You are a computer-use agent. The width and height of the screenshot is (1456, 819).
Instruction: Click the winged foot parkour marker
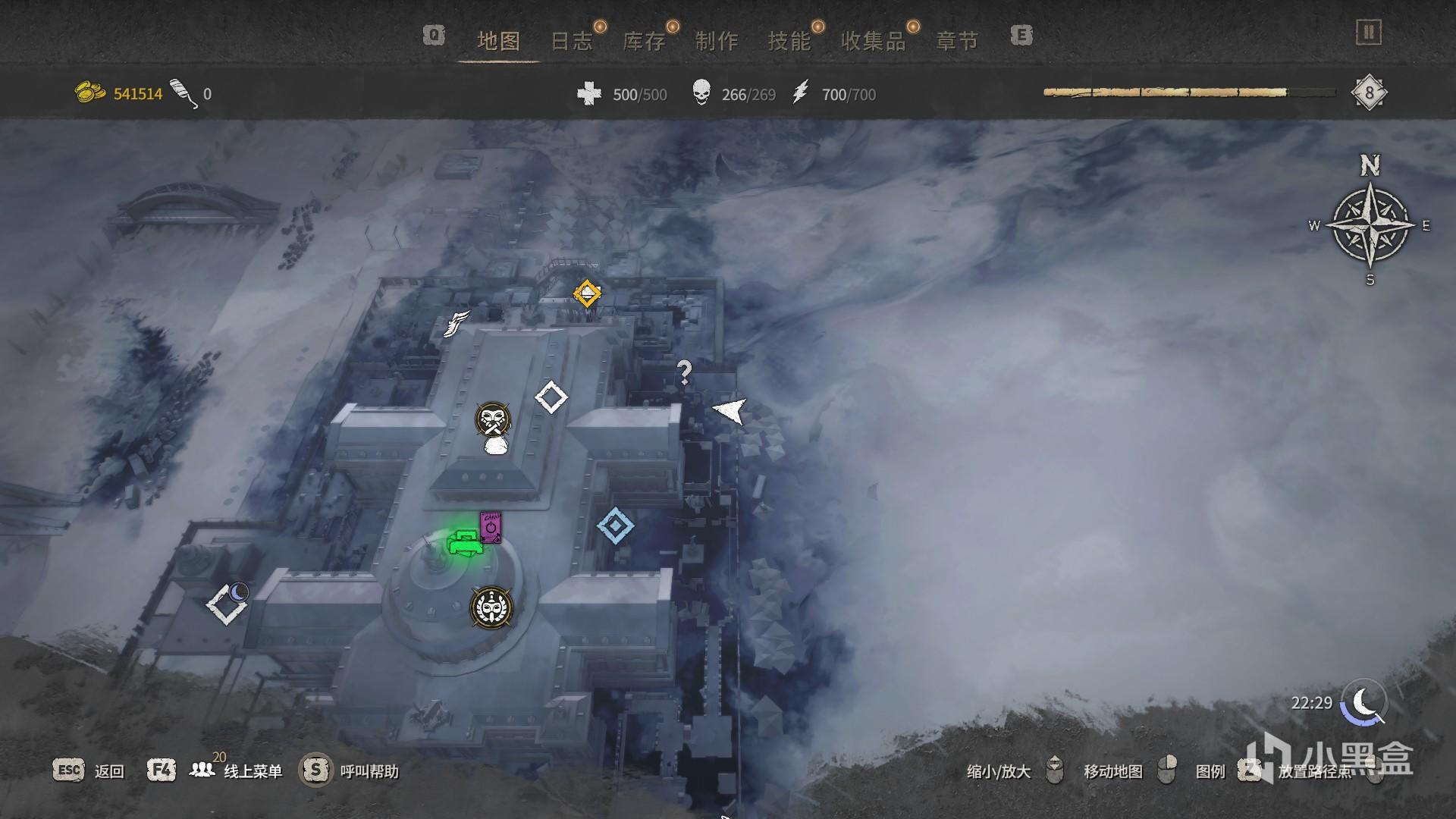coord(457,324)
